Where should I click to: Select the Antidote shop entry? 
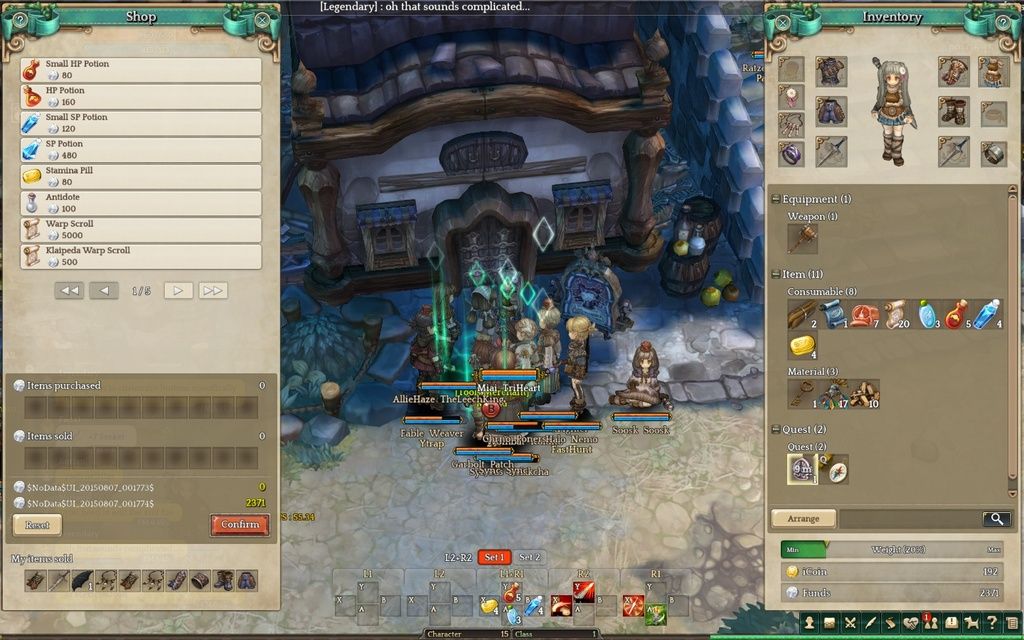(x=140, y=204)
